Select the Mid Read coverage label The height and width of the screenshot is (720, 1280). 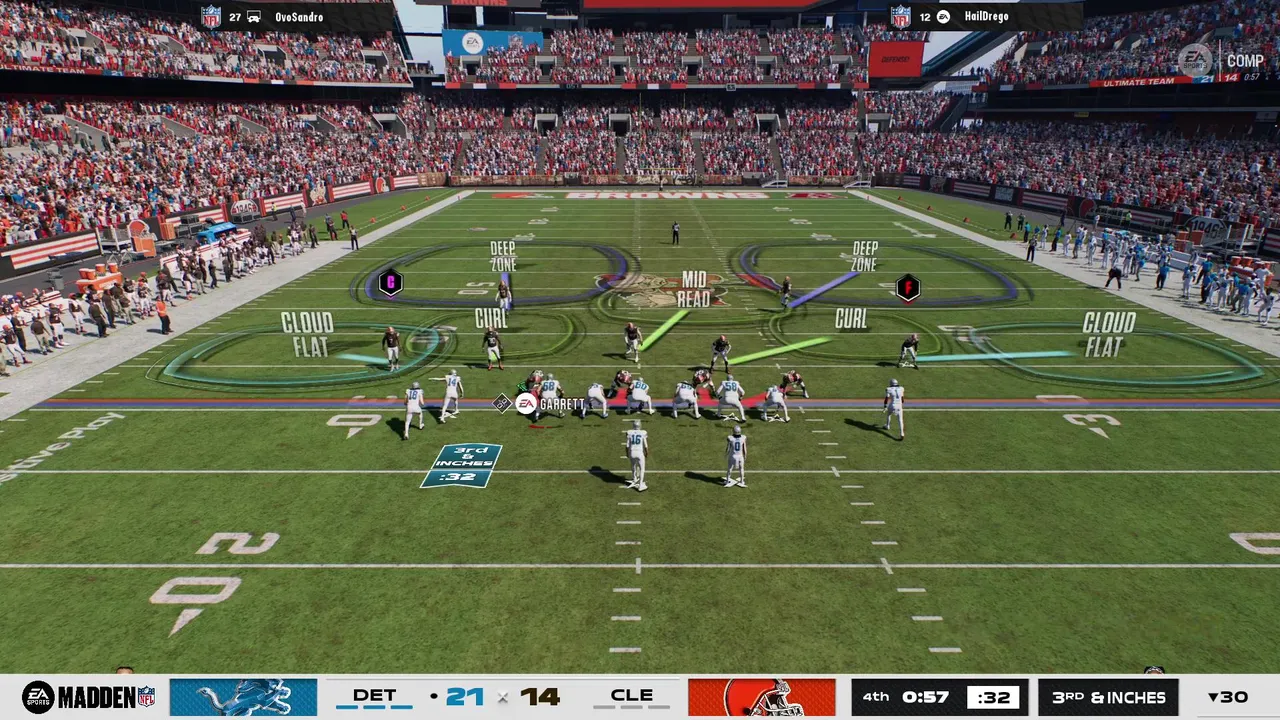[693, 289]
